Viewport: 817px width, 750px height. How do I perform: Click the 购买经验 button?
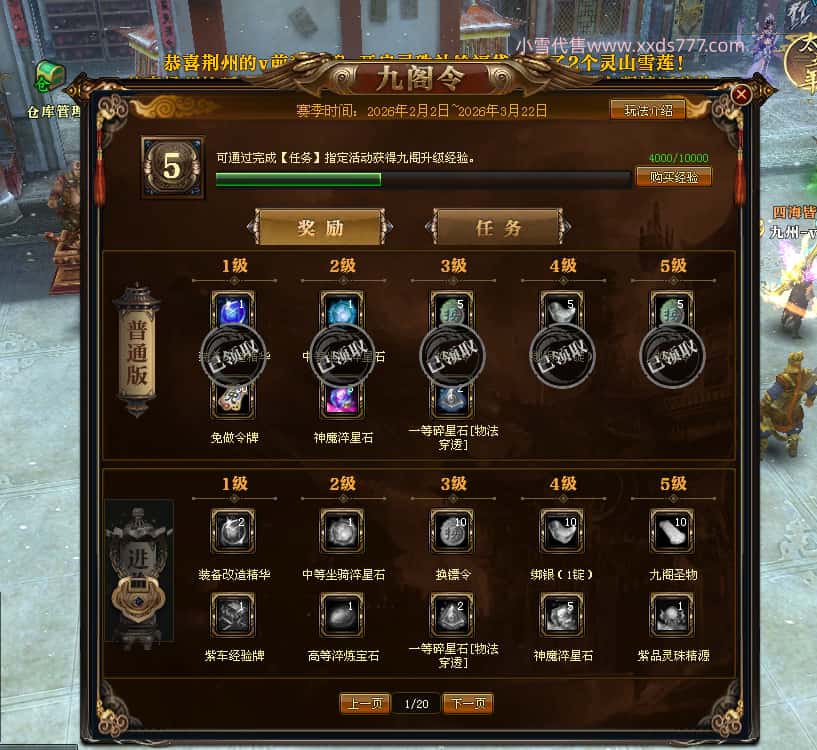tap(673, 177)
